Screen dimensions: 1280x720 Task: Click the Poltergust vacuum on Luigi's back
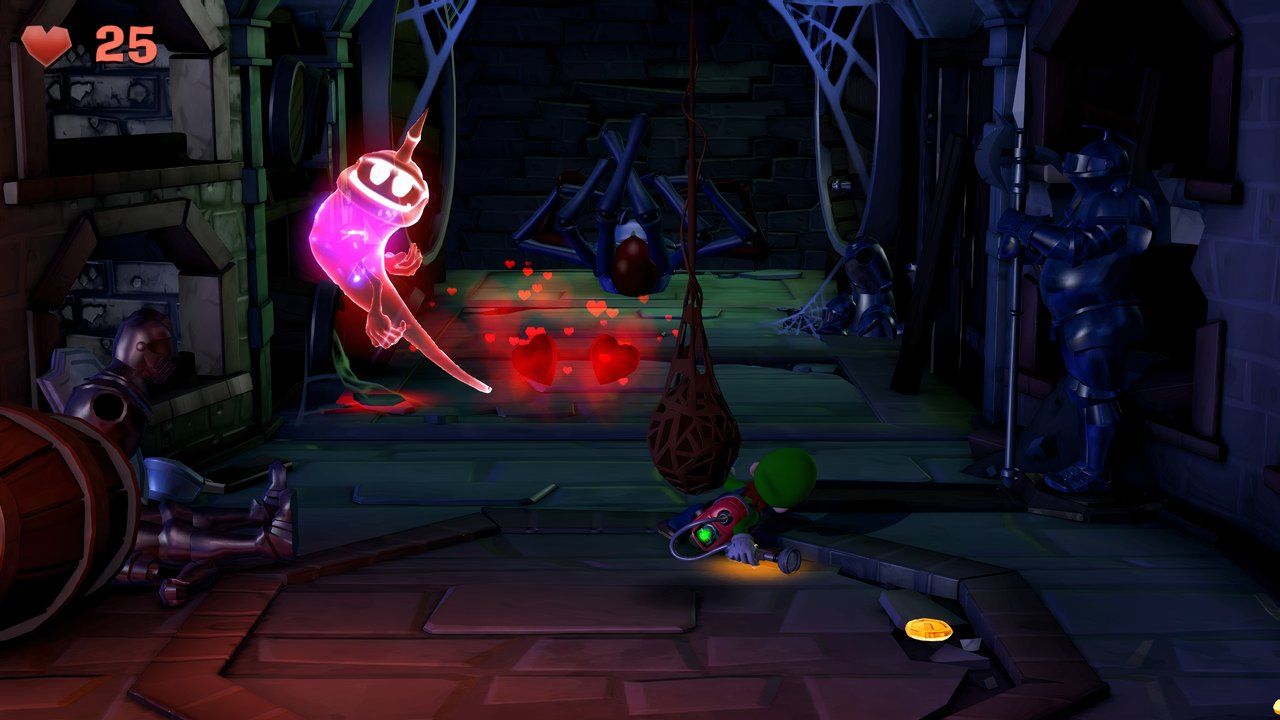pyautogui.click(x=715, y=520)
